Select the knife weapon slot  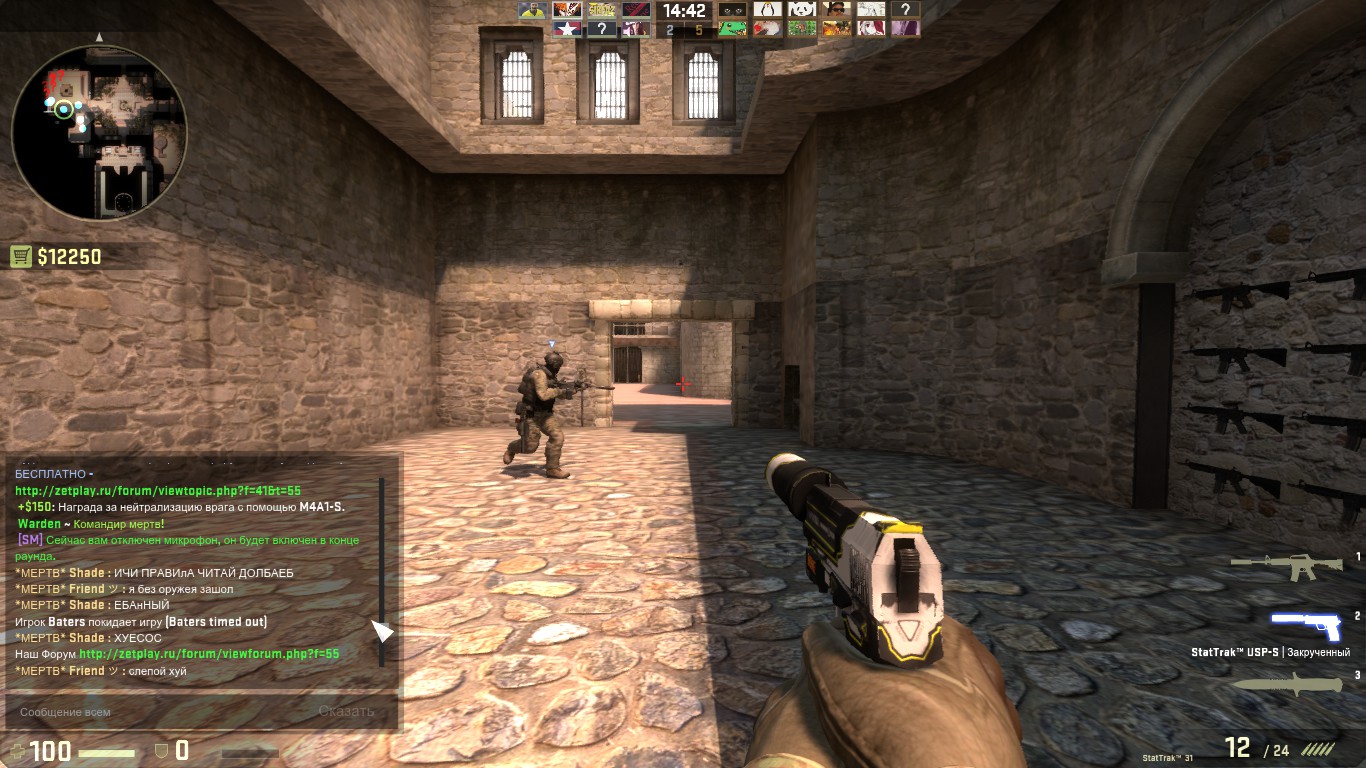pos(1287,684)
